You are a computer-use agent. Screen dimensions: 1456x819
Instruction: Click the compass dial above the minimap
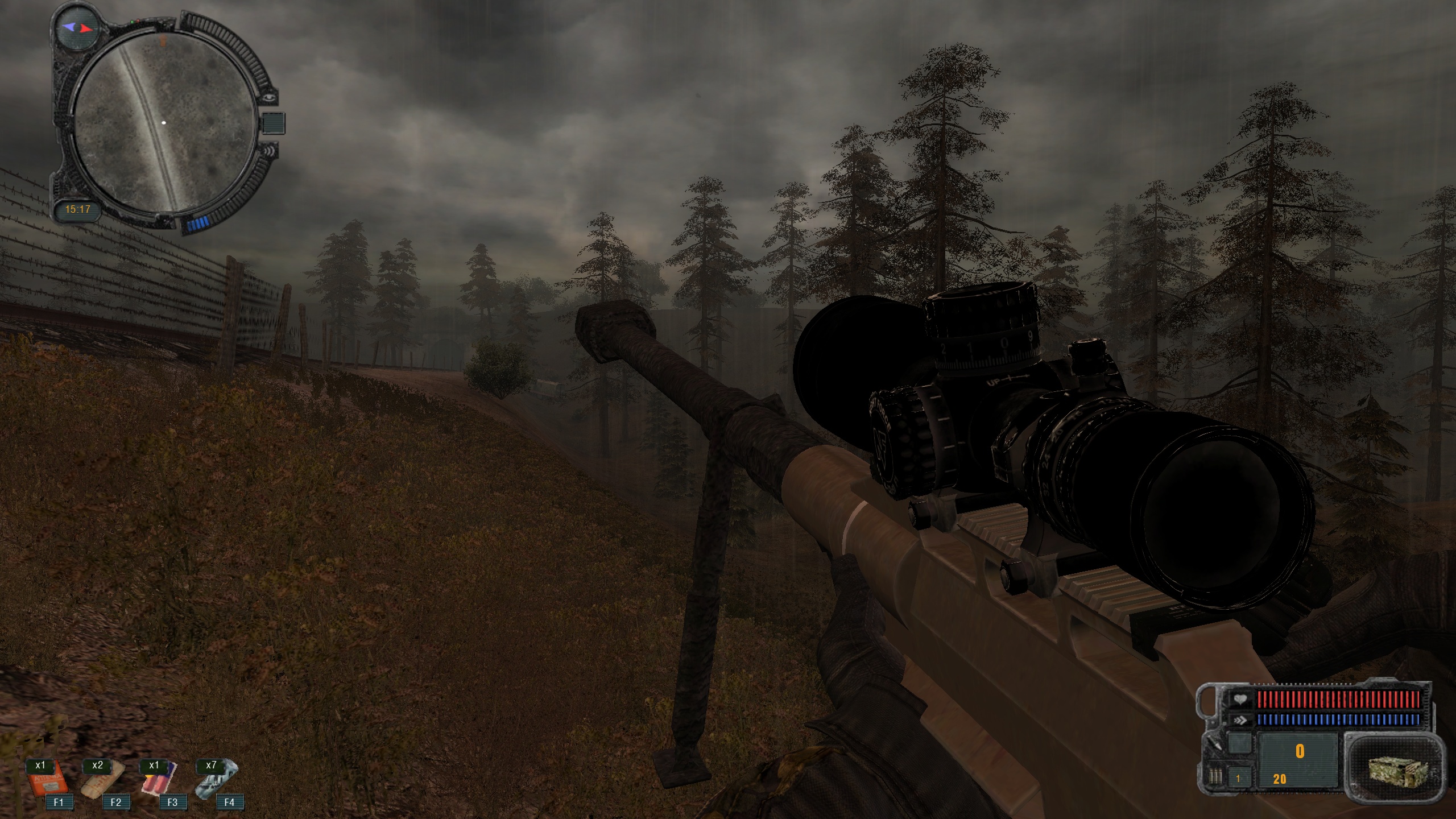pos(77,27)
